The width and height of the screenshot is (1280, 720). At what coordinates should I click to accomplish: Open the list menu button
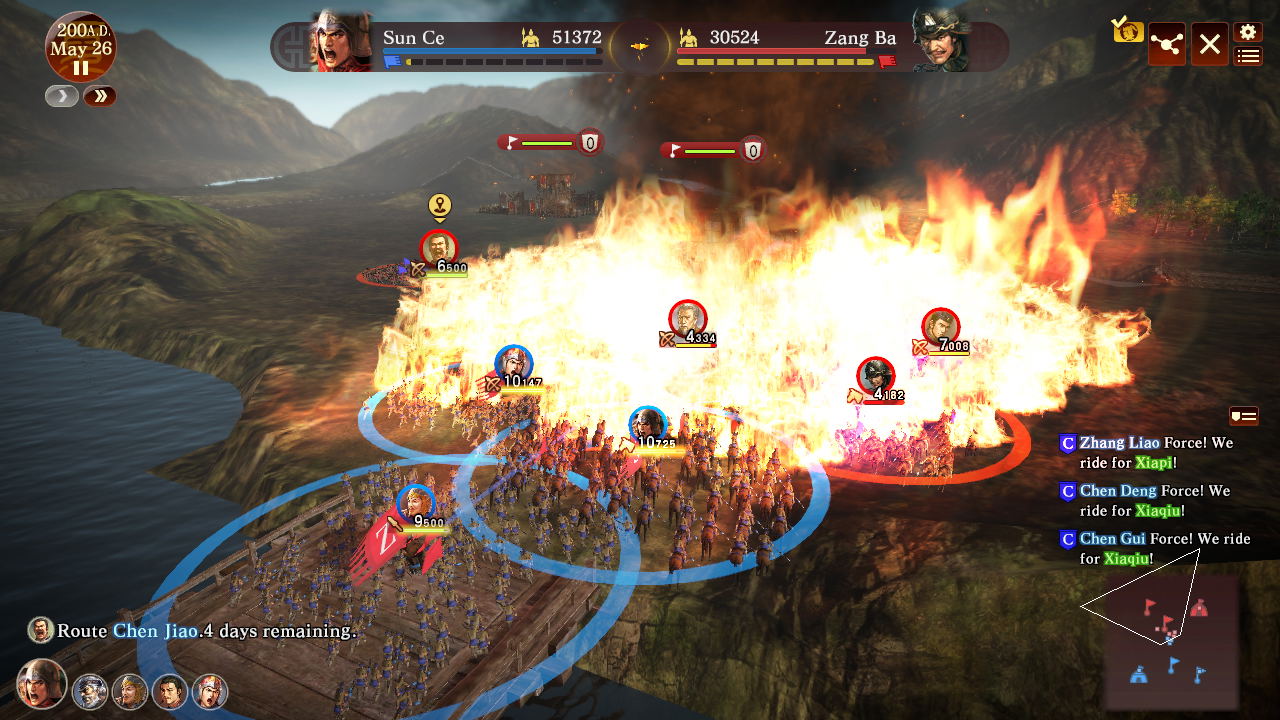click(x=1247, y=56)
